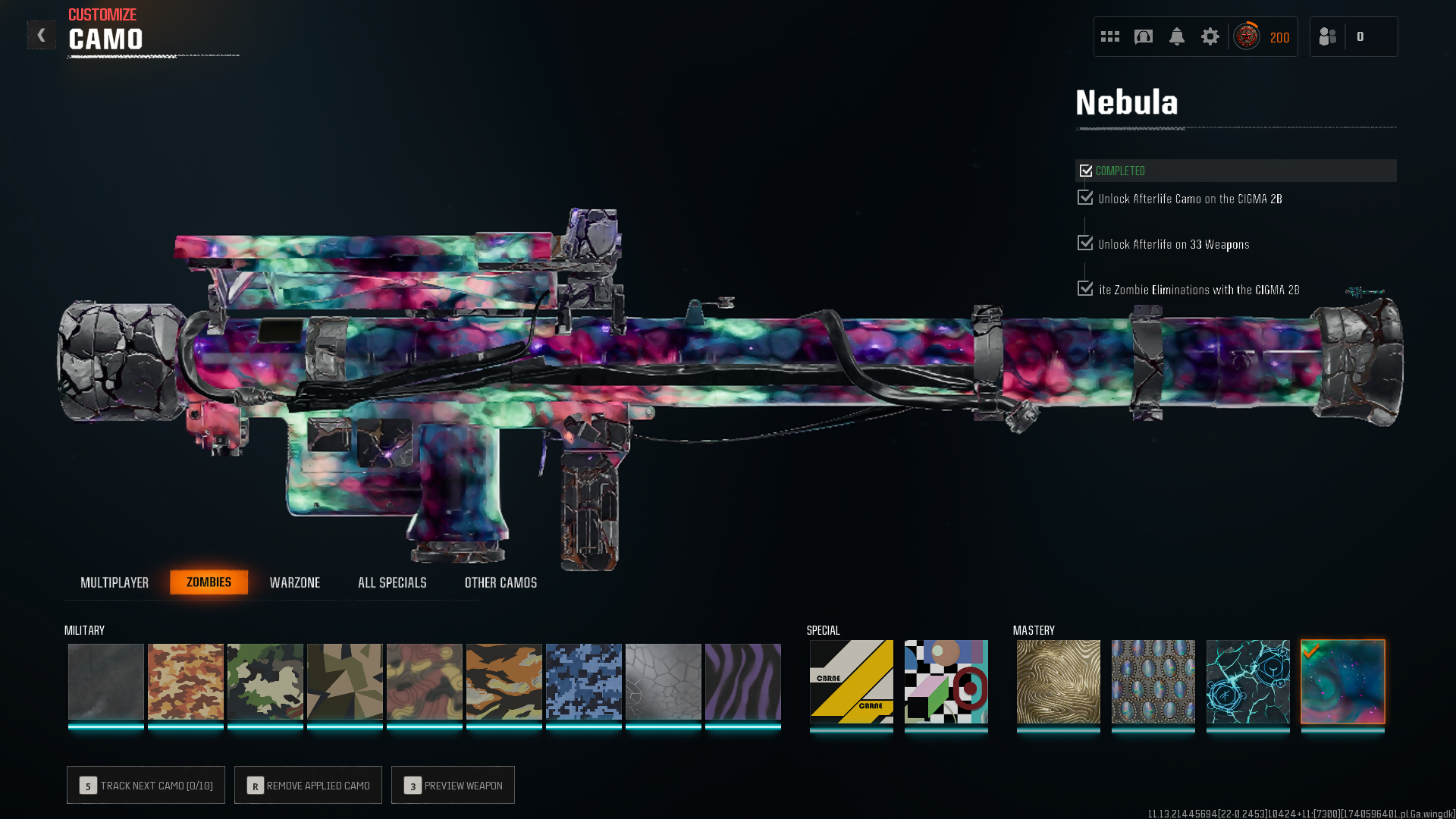Select the Zombies camo tab

pyautogui.click(x=209, y=582)
